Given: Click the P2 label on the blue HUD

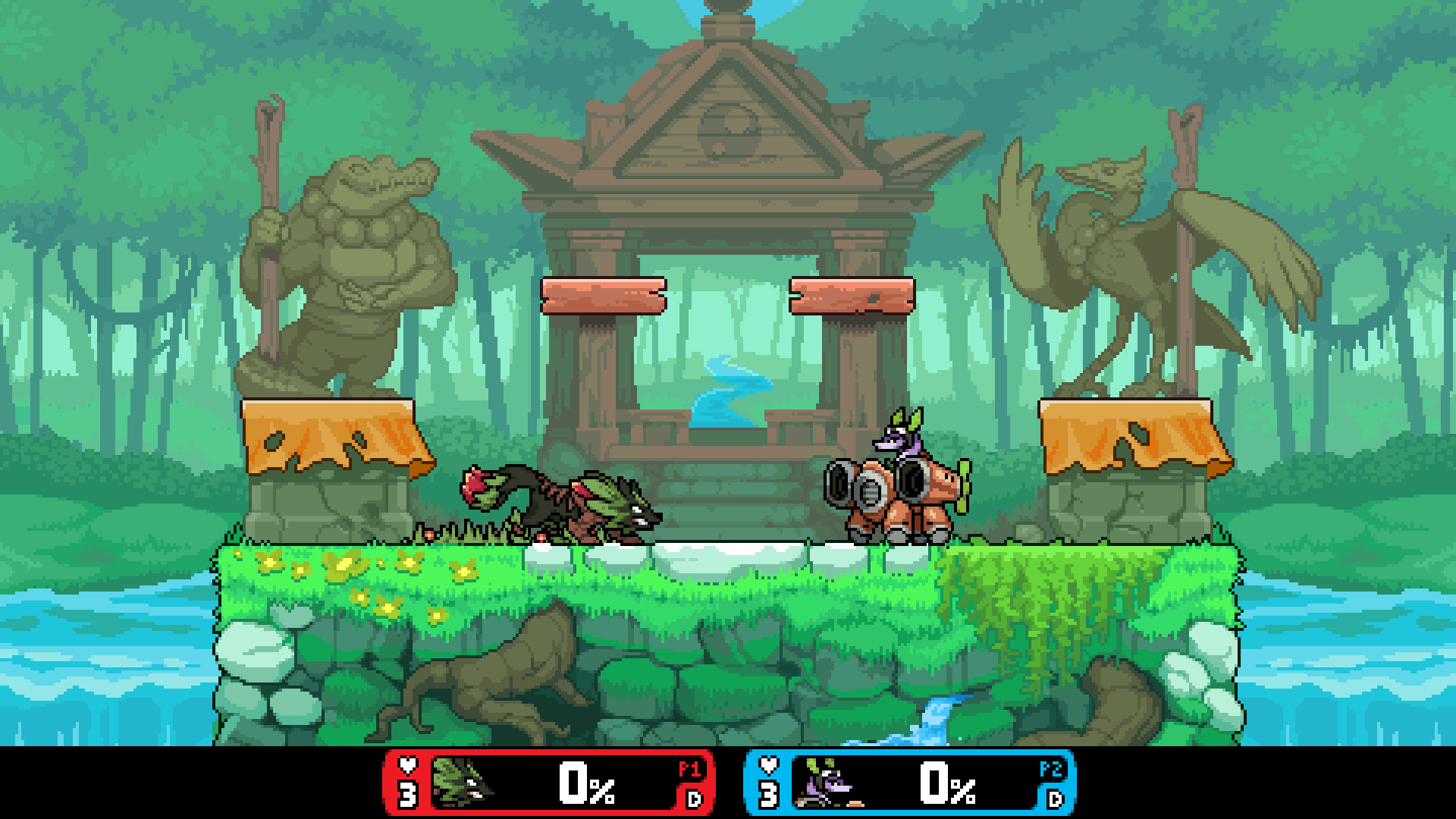Looking at the screenshot, I should [1054, 767].
